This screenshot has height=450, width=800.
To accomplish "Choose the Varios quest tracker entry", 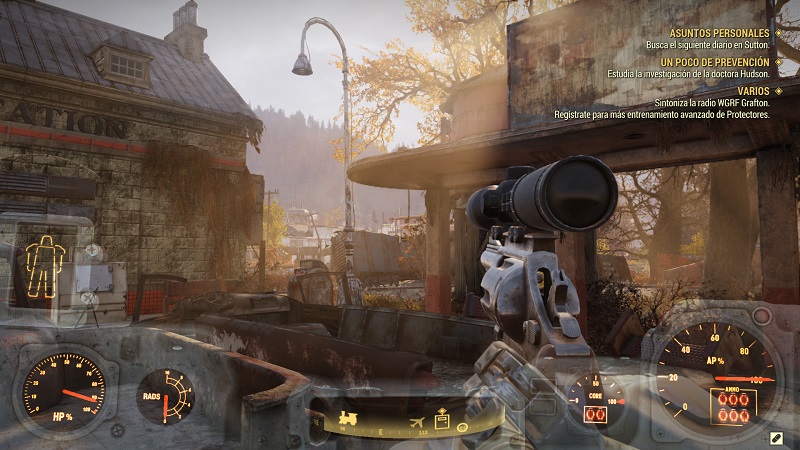I will coord(754,91).
